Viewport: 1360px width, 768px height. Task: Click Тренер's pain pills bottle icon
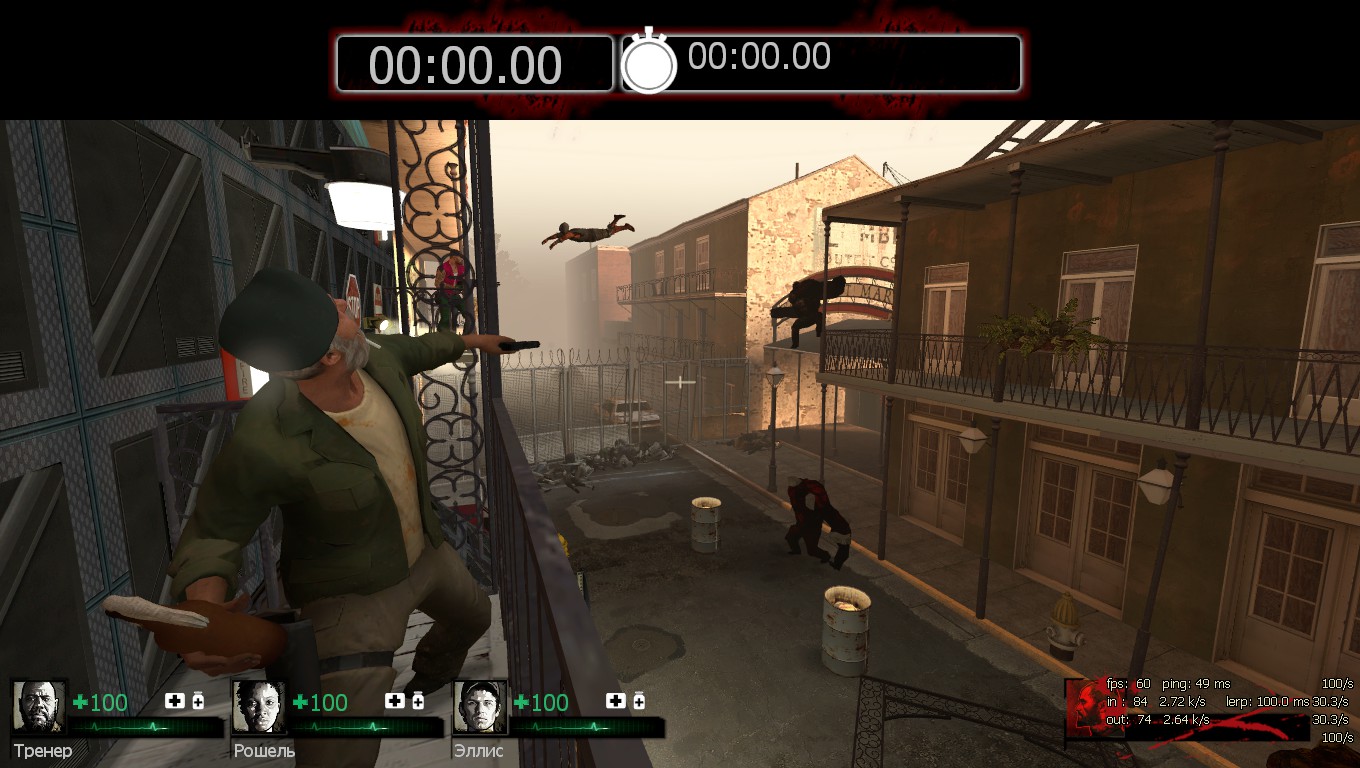pos(198,700)
